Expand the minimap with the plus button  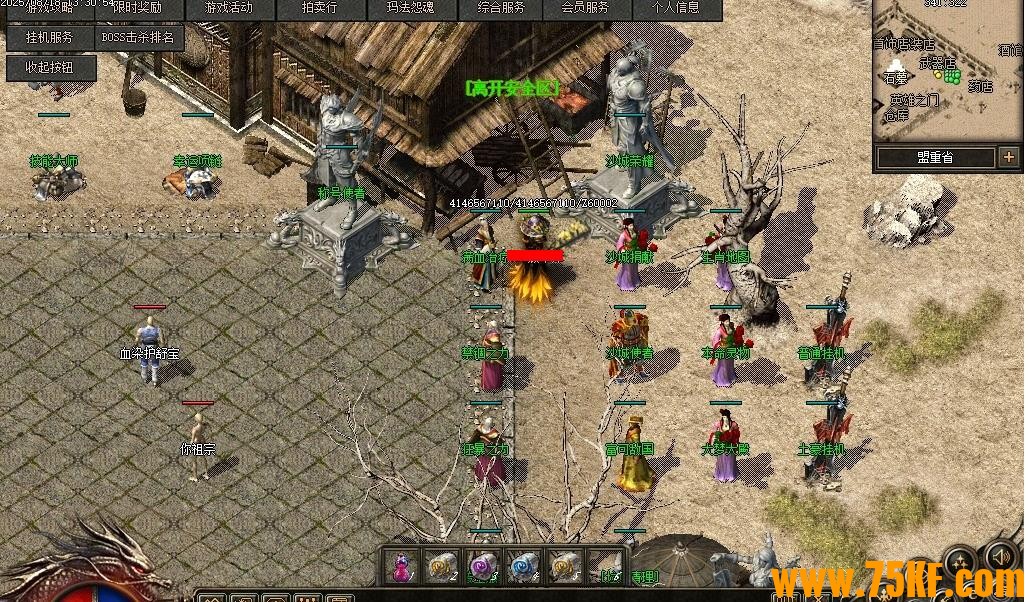1007,157
